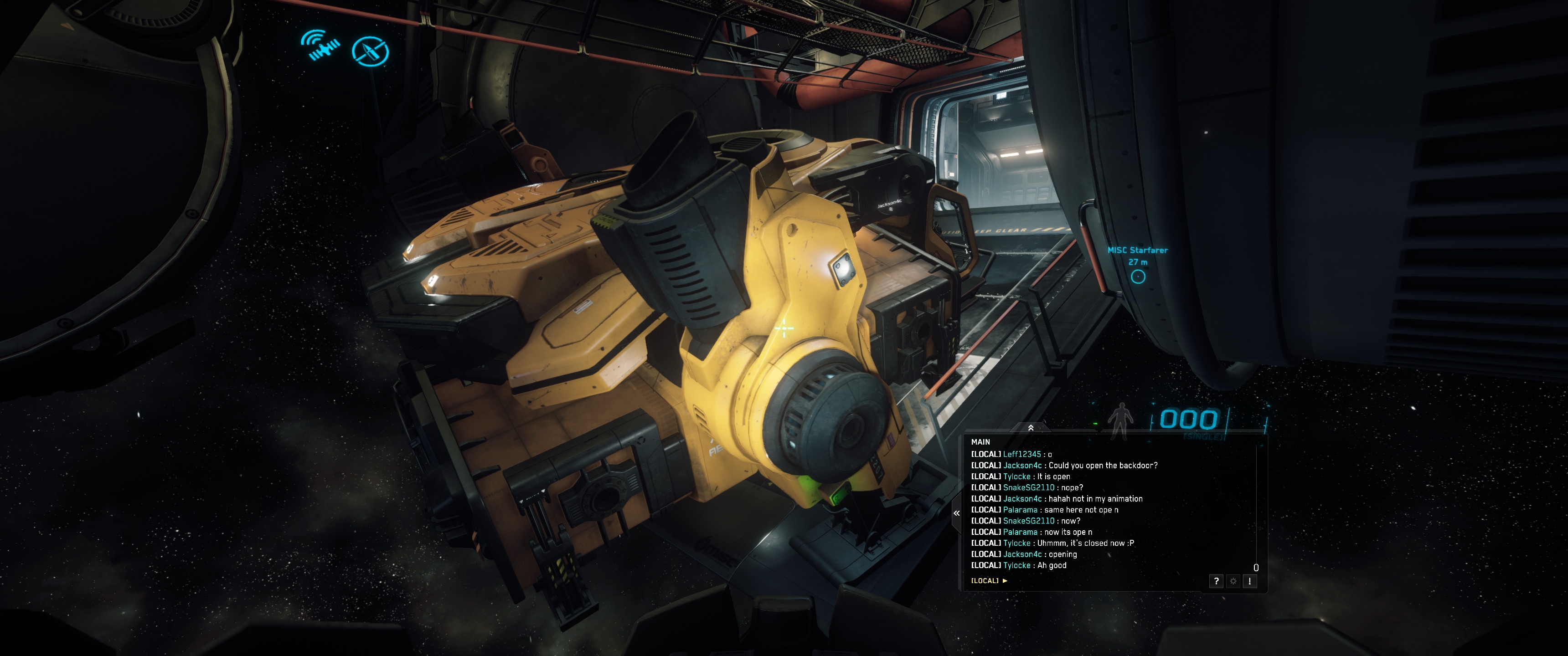Expand chat upward with the double-chevron arrow
The width and height of the screenshot is (1568, 656).
(x=1031, y=428)
